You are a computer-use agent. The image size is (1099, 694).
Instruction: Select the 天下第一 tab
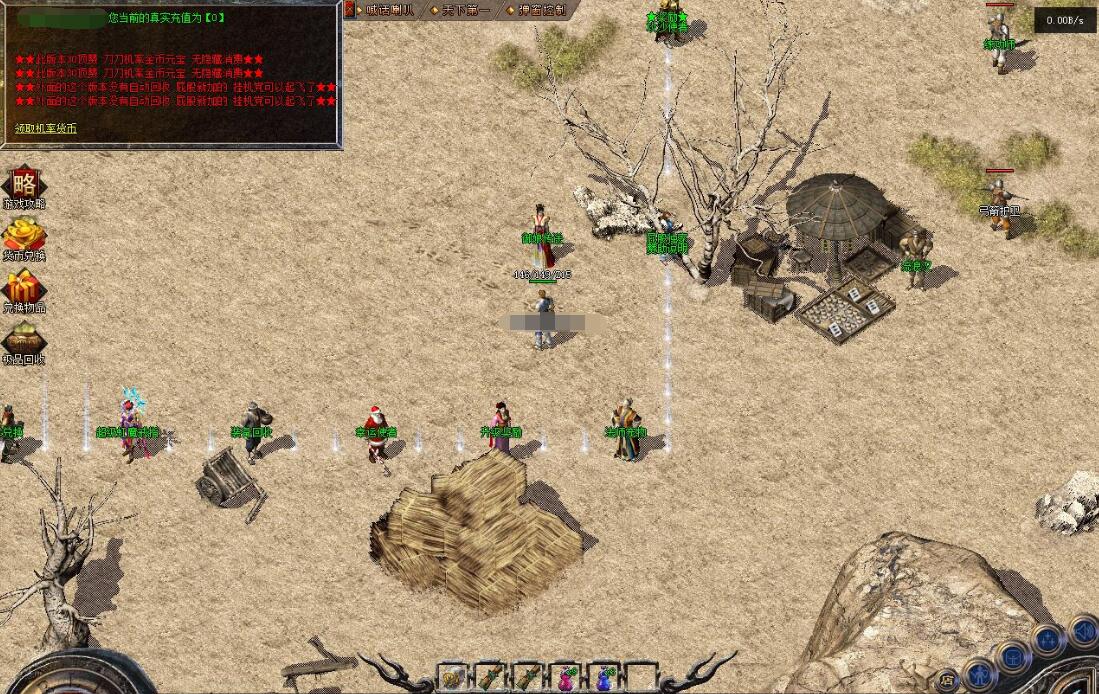pyautogui.click(x=462, y=10)
